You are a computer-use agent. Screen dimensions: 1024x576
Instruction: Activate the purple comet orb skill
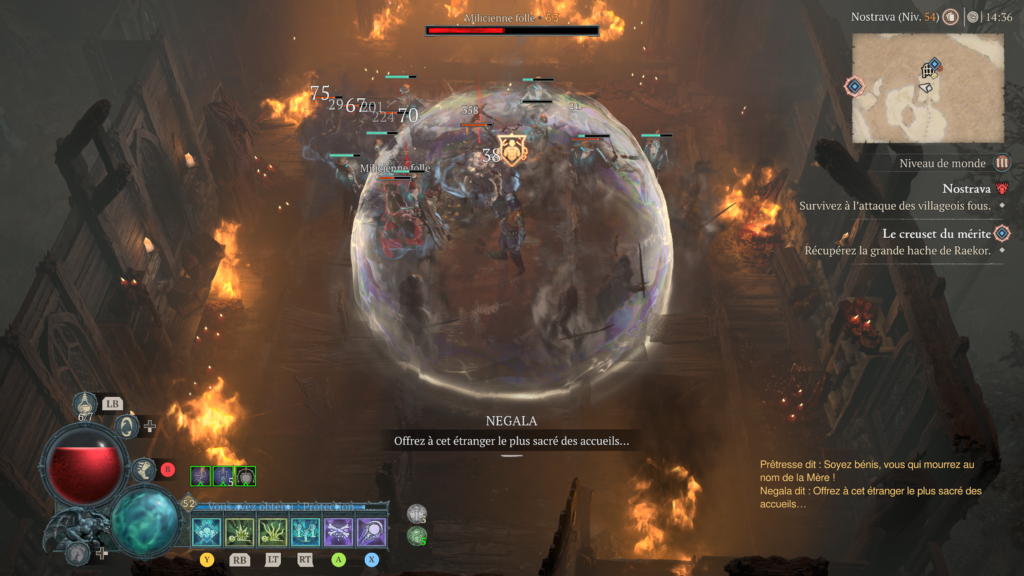[372, 532]
